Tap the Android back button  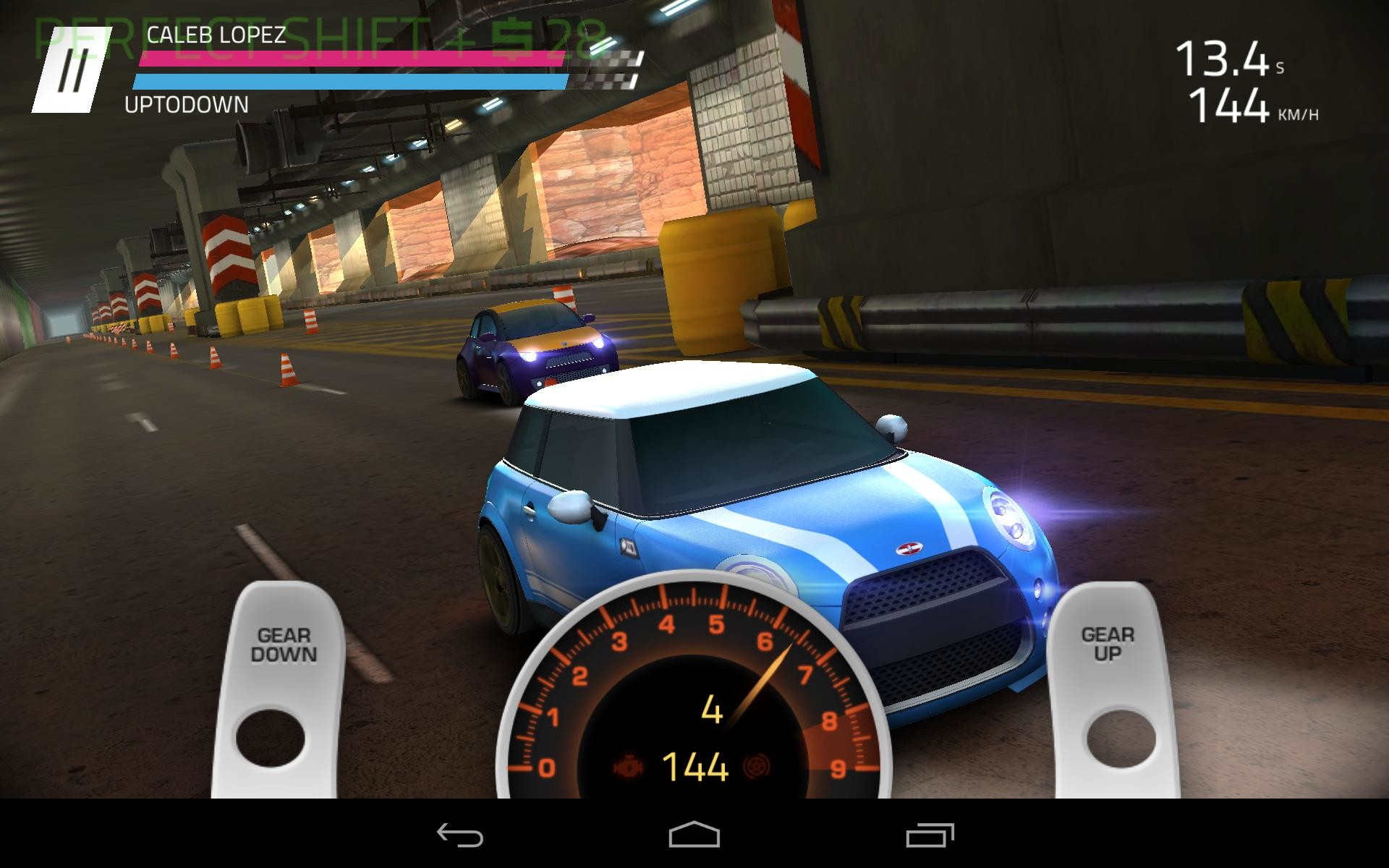(460, 835)
